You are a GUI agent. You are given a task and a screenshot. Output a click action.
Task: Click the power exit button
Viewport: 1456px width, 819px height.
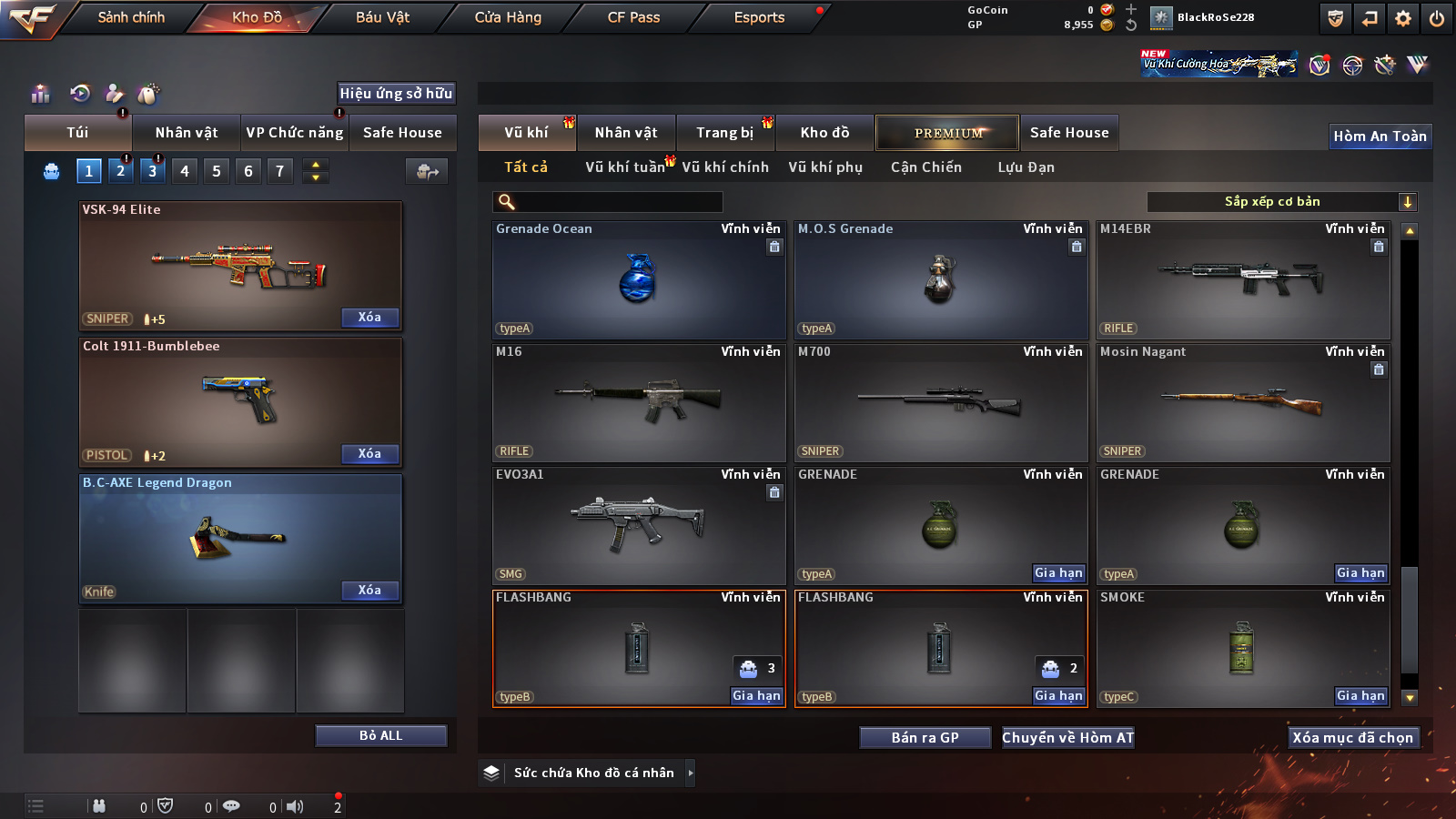click(x=1437, y=18)
